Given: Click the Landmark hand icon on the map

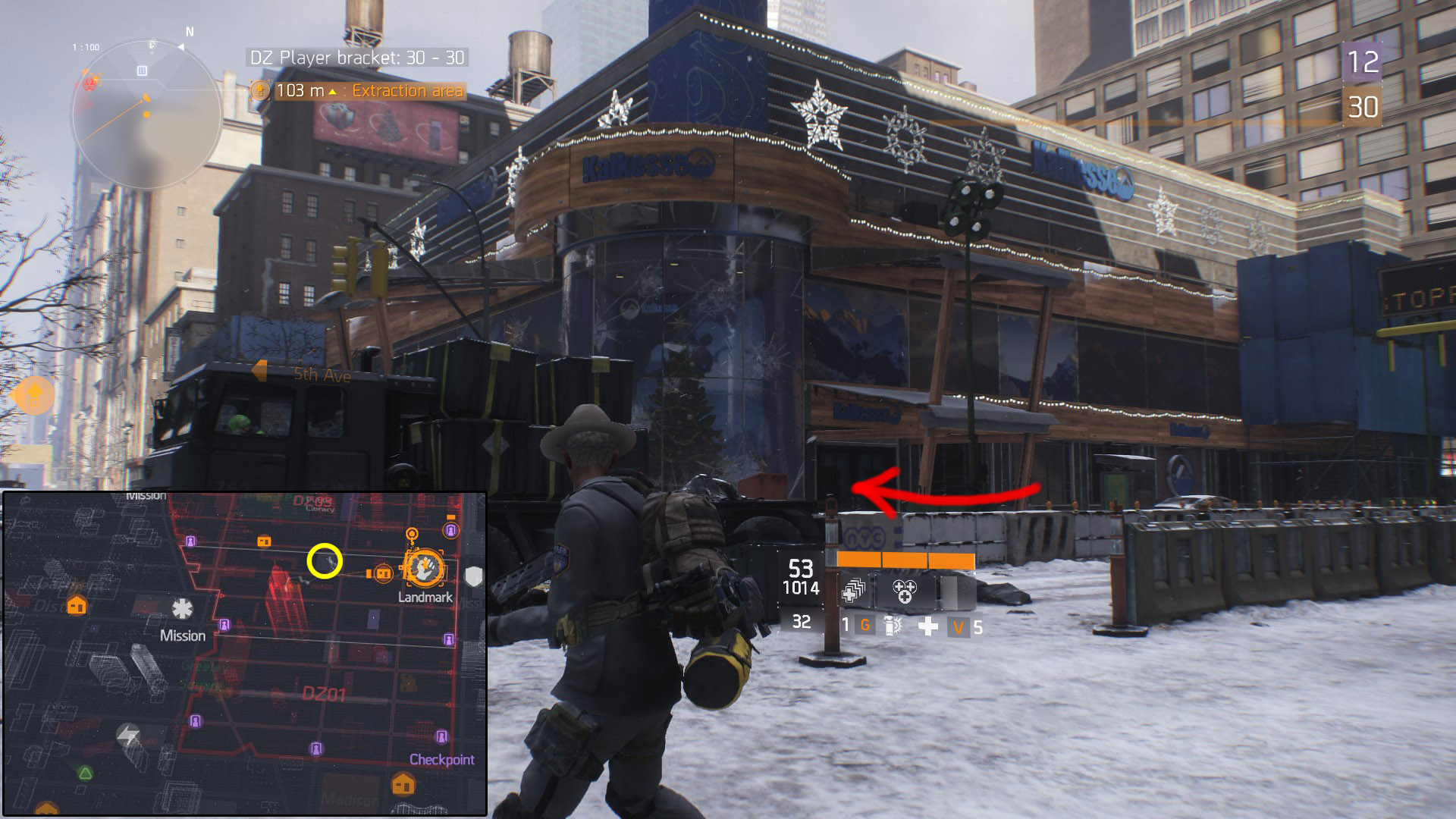Looking at the screenshot, I should tap(425, 567).
